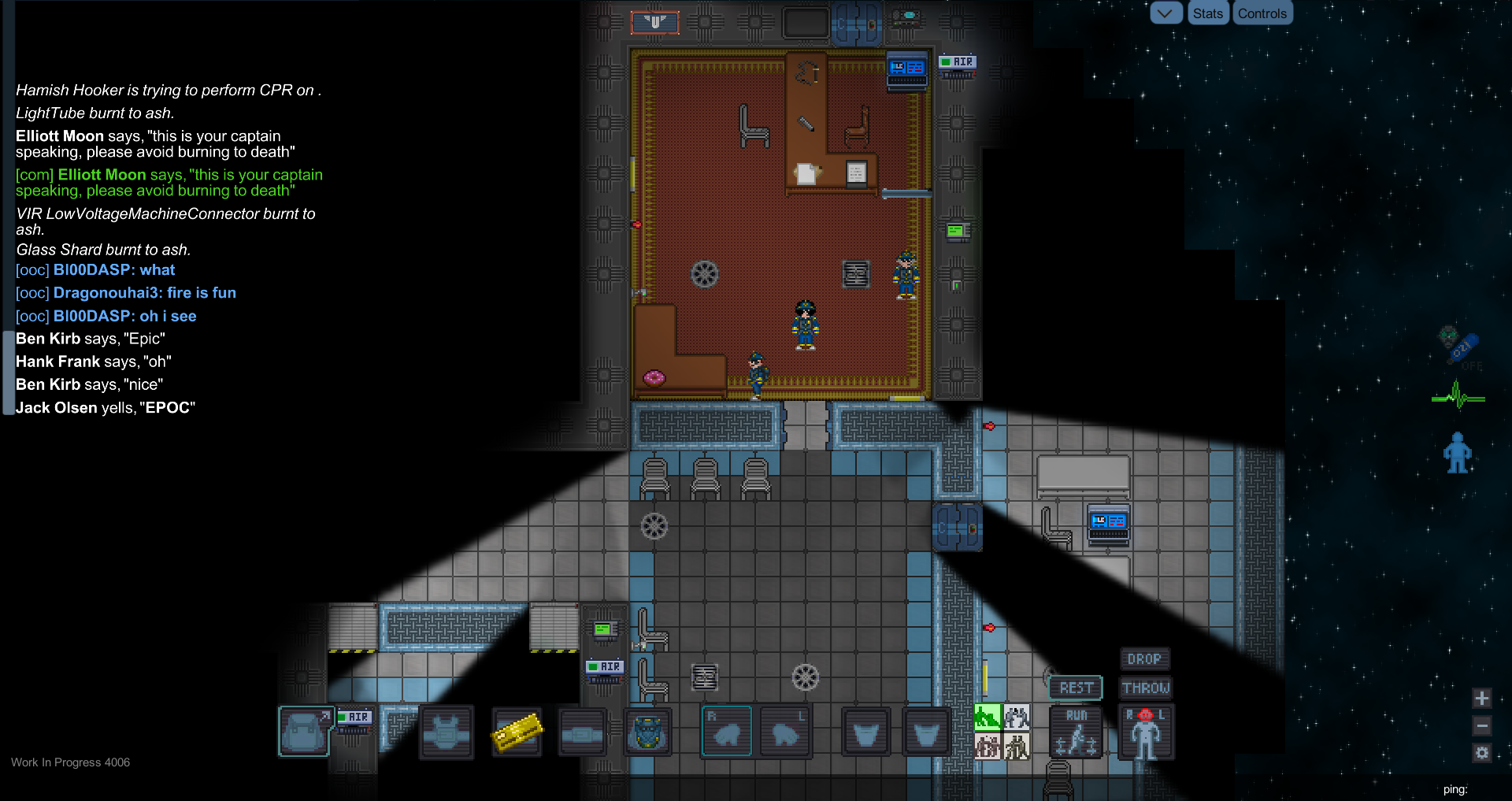
Task: Select the gold ID card in the hotbar
Action: coord(517,732)
